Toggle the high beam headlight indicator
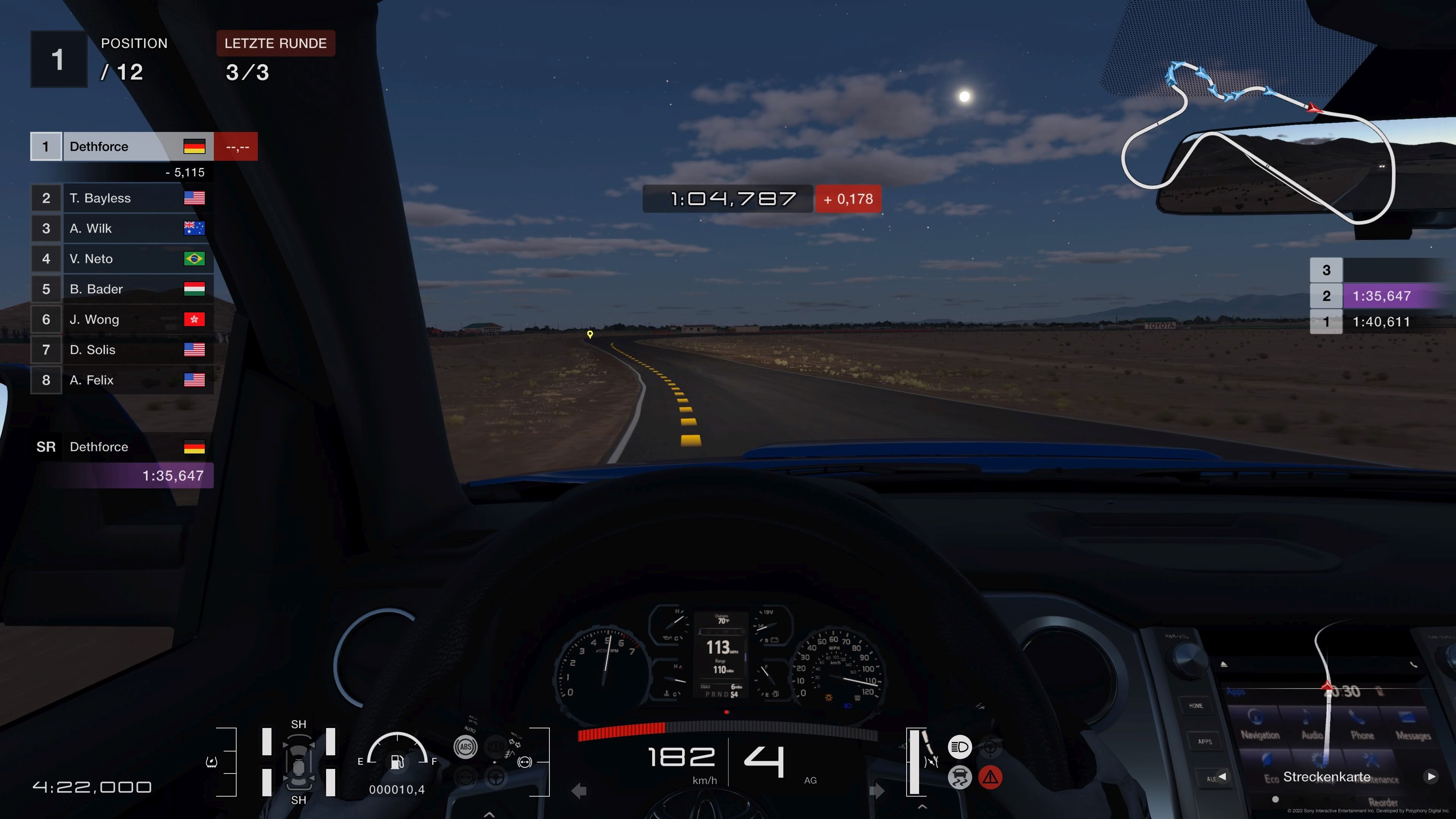 pyautogui.click(x=960, y=747)
